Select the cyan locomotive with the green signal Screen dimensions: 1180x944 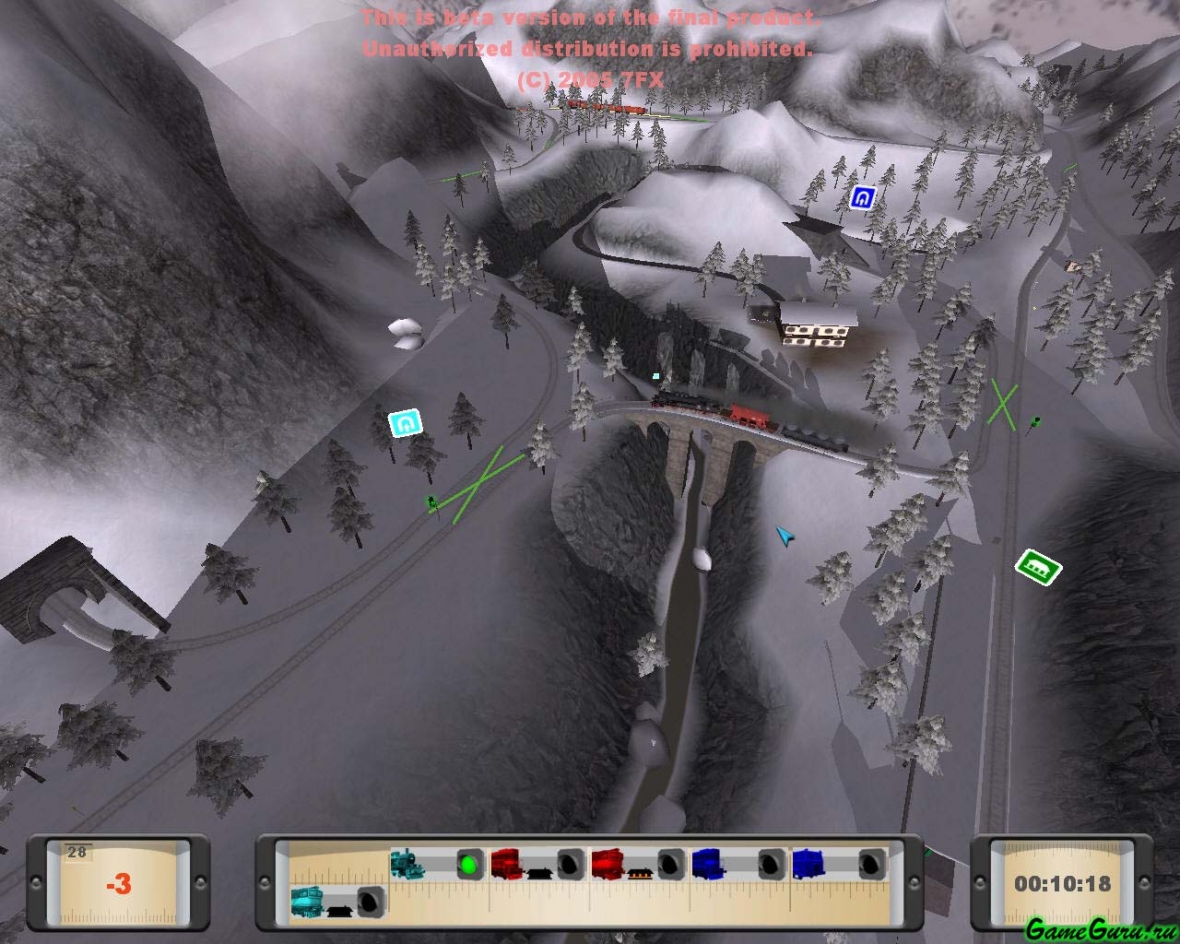[x=408, y=863]
